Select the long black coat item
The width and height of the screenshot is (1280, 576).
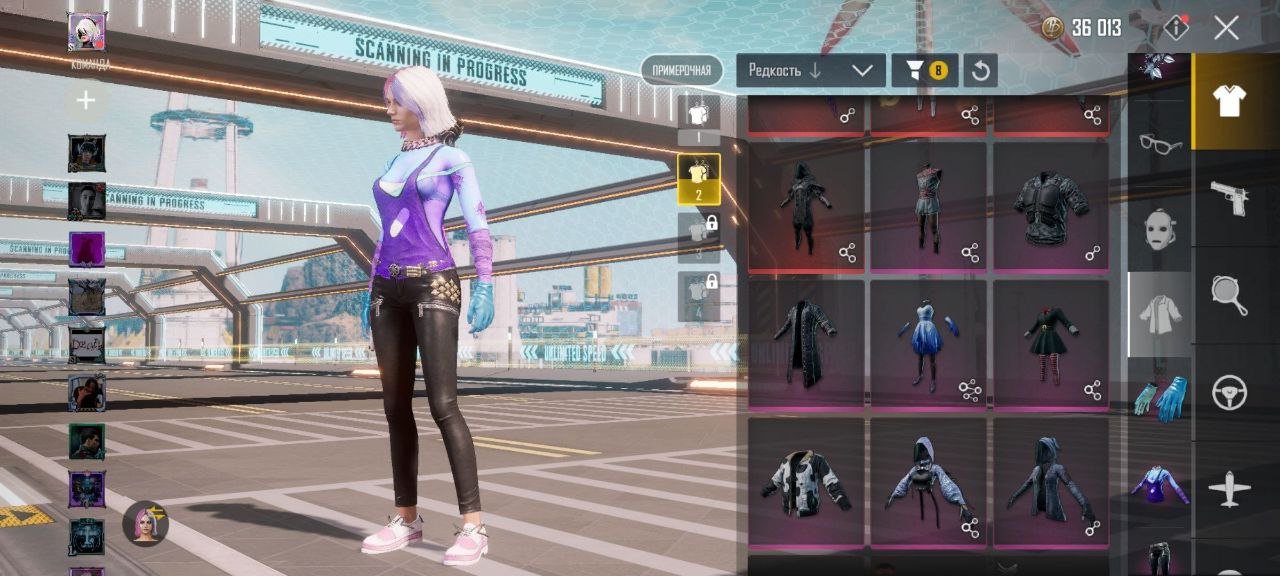tap(806, 343)
